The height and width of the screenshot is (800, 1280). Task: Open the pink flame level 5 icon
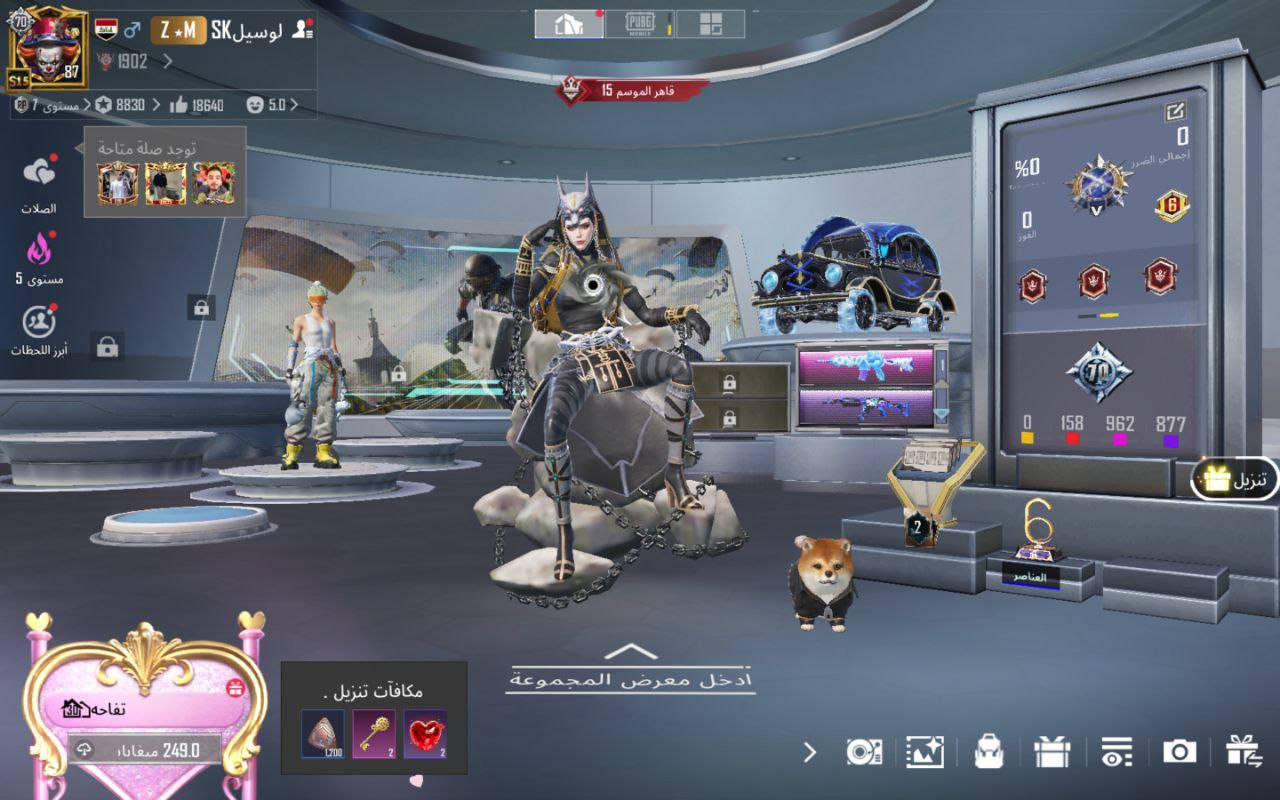[39, 247]
